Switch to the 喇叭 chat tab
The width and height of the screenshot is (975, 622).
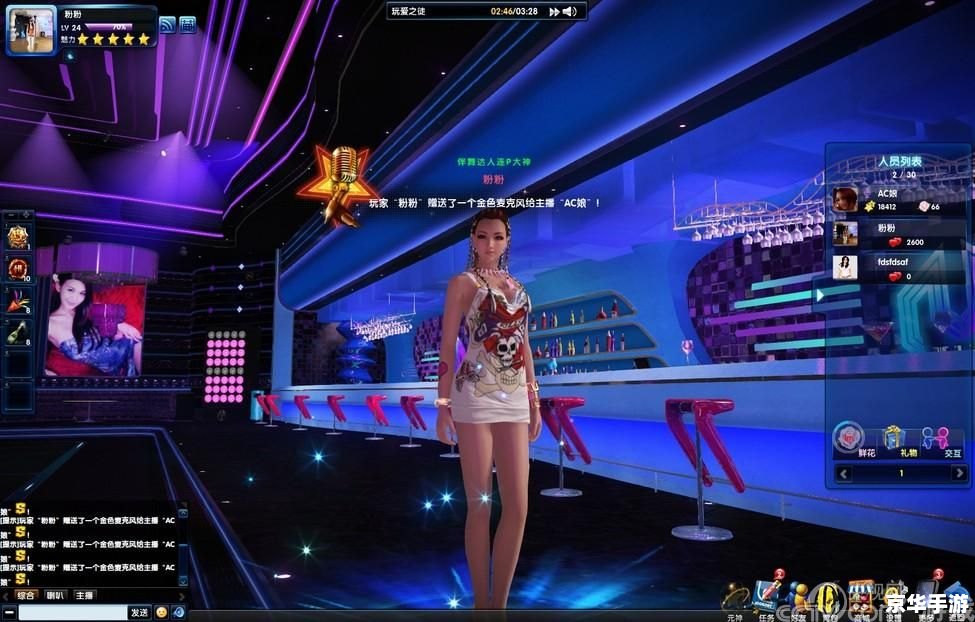[56, 595]
